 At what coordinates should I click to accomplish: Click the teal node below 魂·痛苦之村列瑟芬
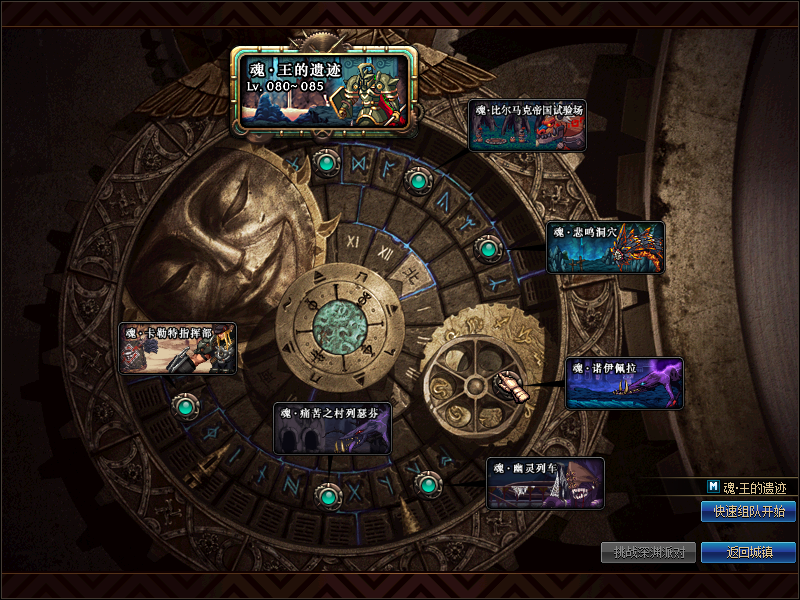tap(326, 495)
